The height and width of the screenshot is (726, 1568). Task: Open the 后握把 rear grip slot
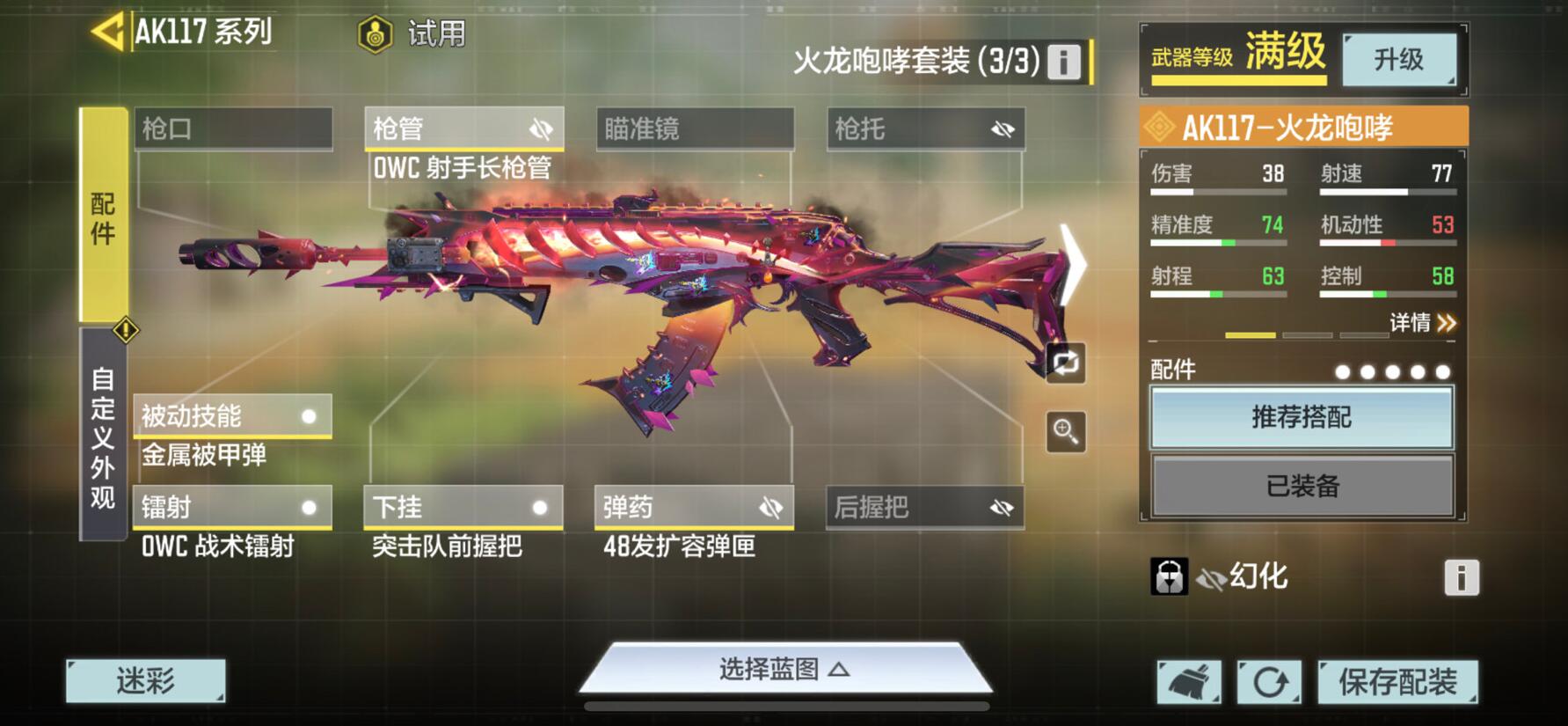pos(925,508)
